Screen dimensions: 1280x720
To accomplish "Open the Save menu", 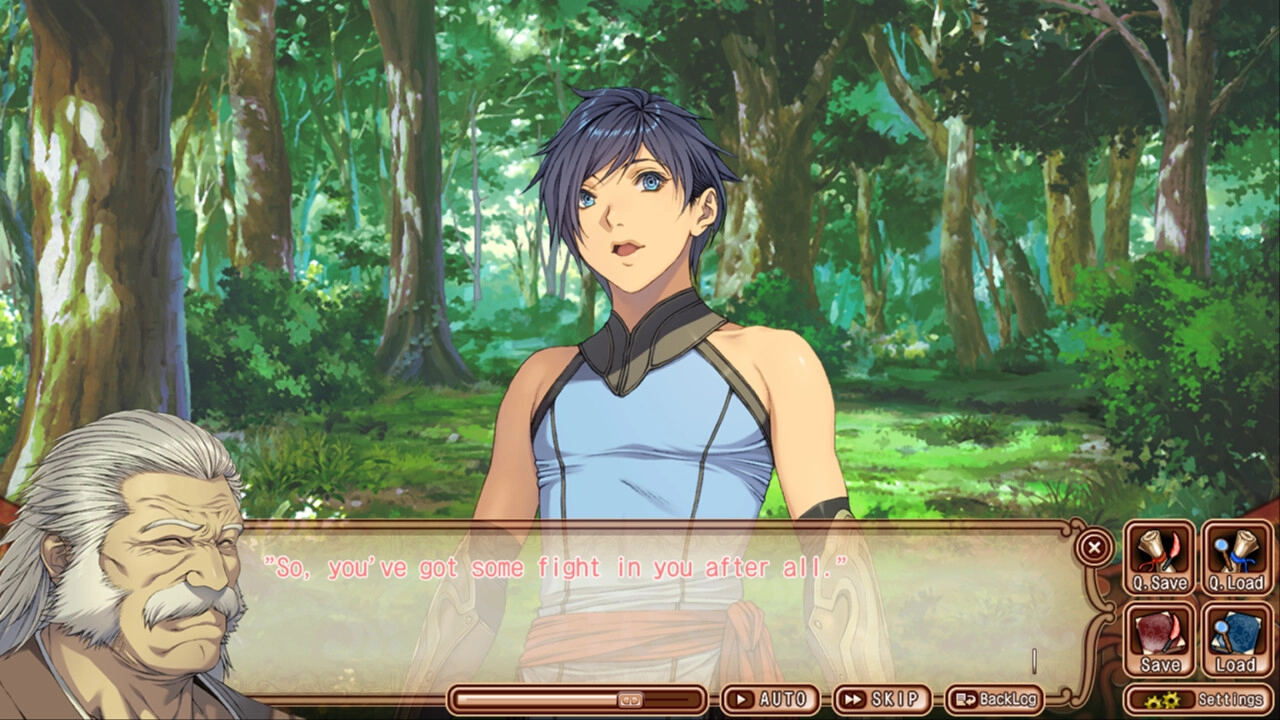I will pyautogui.click(x=1159, y=641).
